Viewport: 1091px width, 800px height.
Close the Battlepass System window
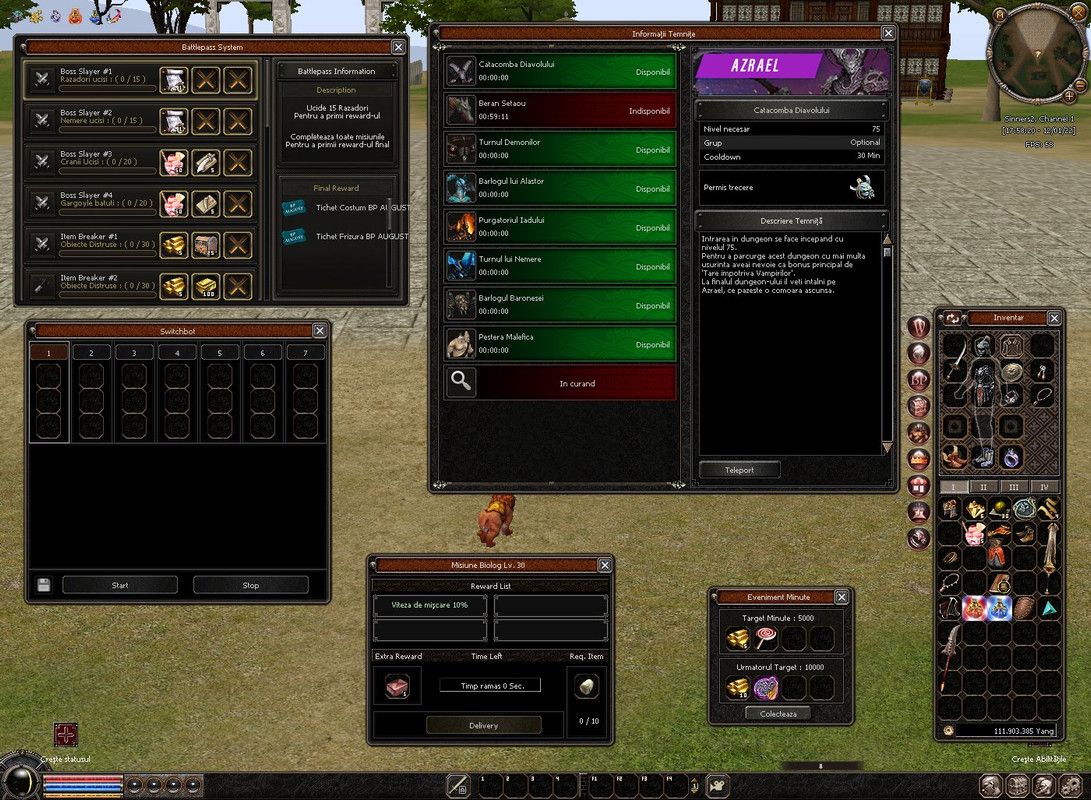click(x=398, y=47)
